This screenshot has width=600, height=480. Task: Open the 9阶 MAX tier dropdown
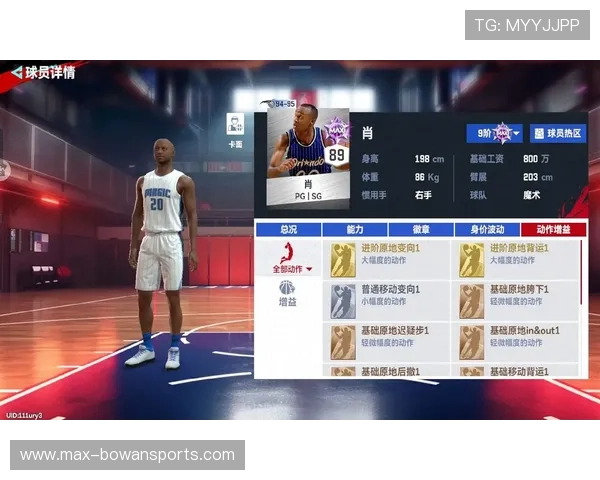pyautogui.click(x=494, y=133)
